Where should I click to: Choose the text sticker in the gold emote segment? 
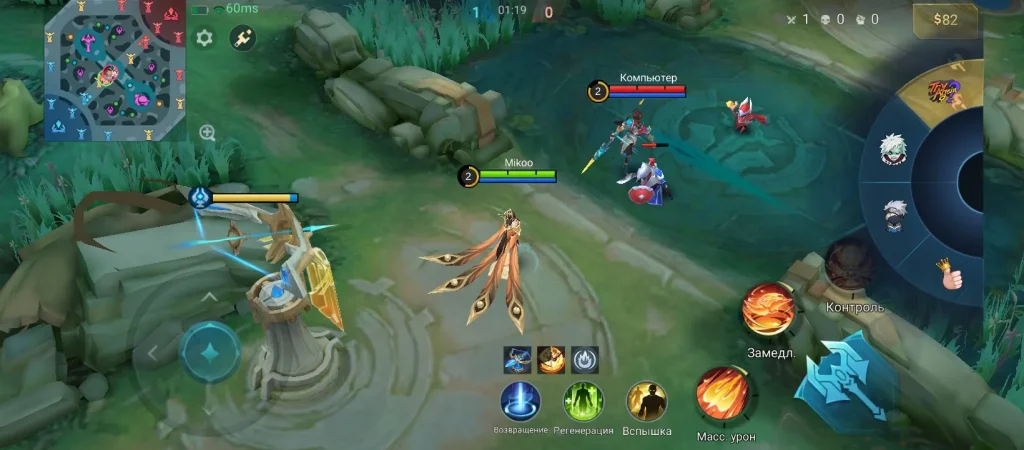point(946,95)
